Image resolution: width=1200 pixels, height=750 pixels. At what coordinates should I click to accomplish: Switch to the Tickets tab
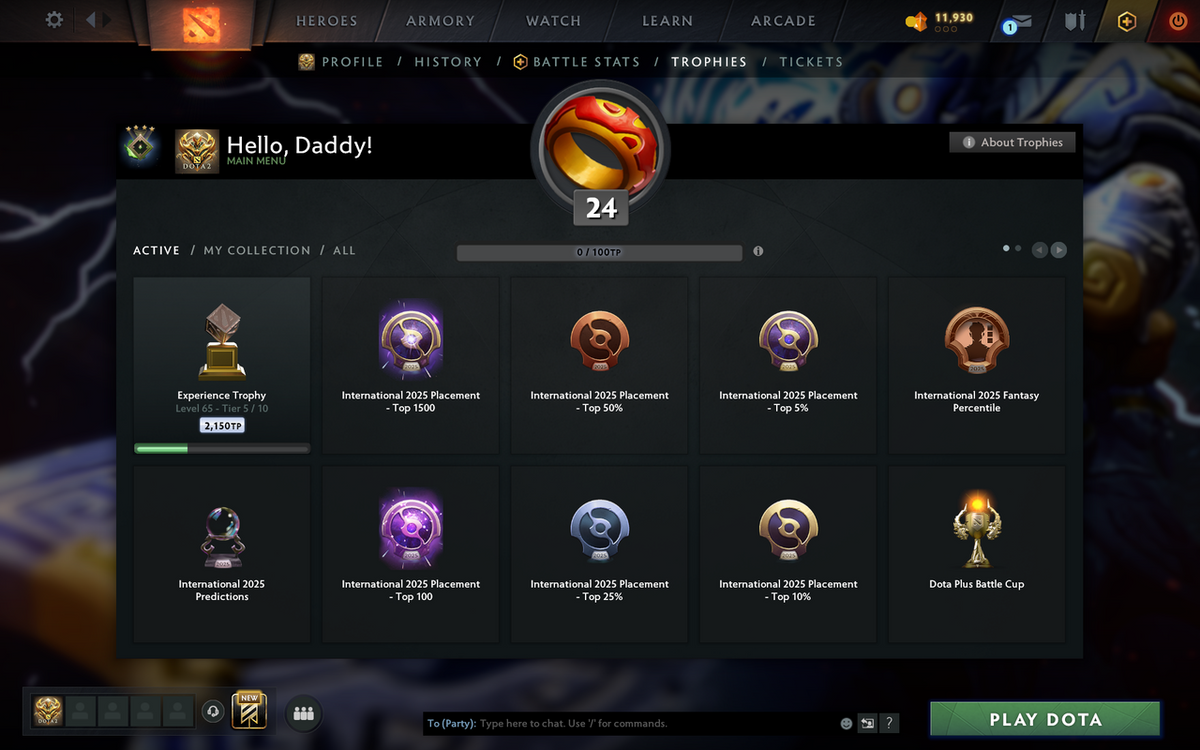coord(811,62)
